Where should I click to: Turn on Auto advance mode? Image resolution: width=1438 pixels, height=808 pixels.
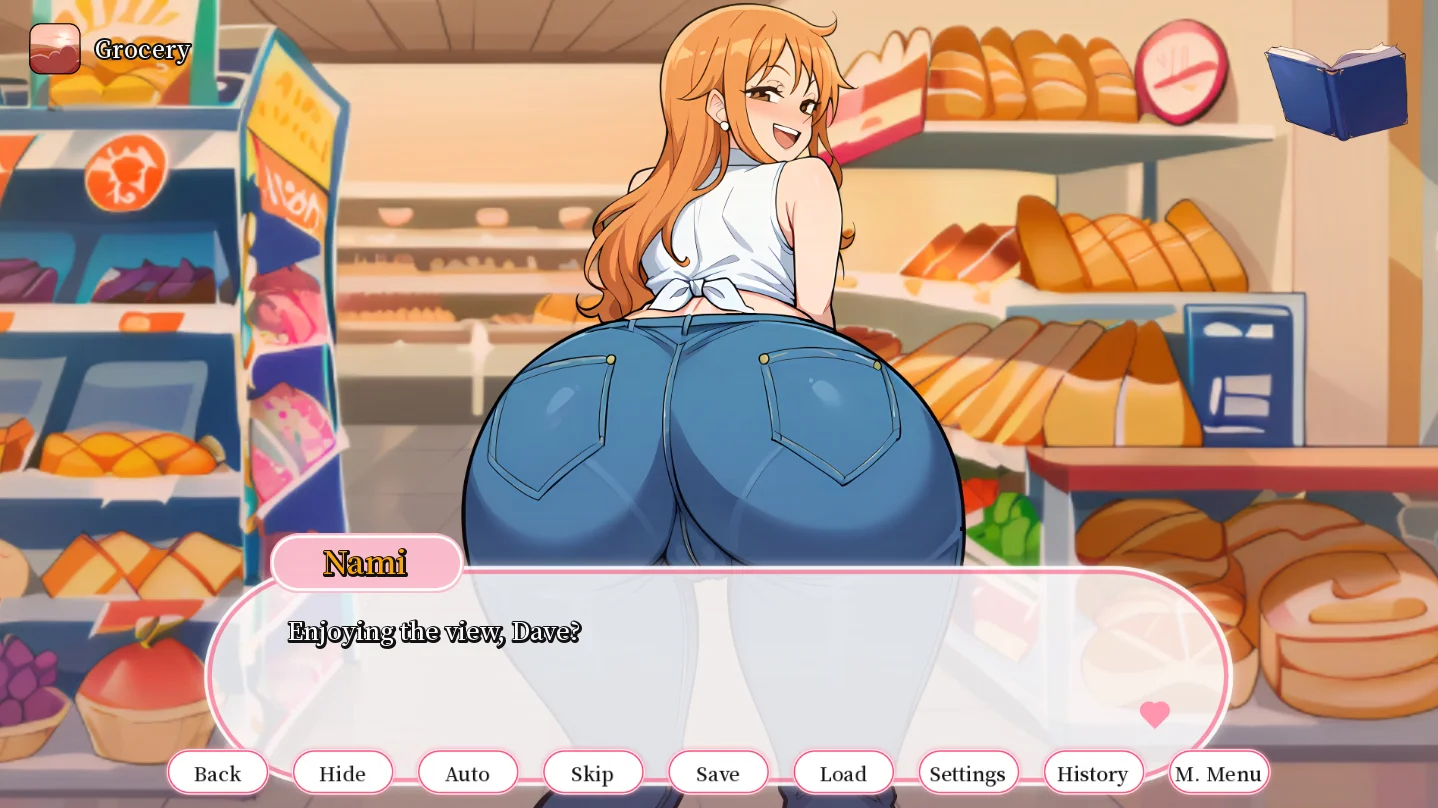[x=467, y=773]
